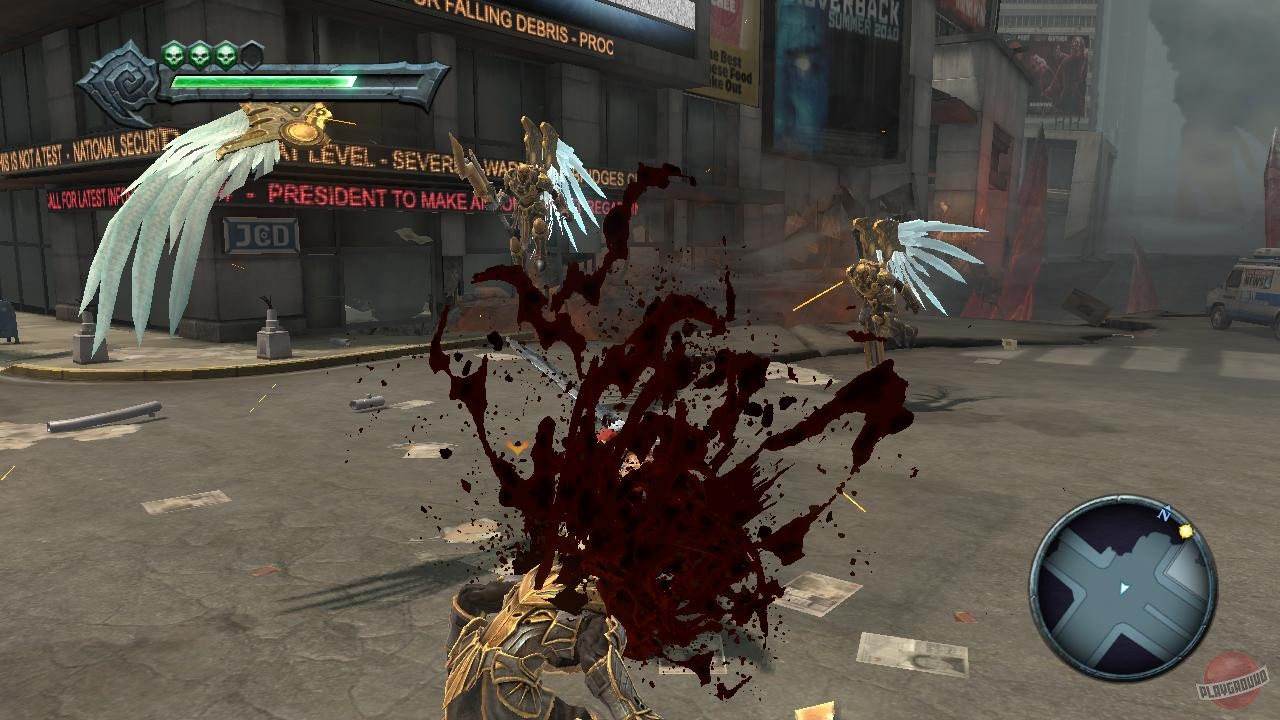Select the player arrow inside the minimap

[1123, 586]
